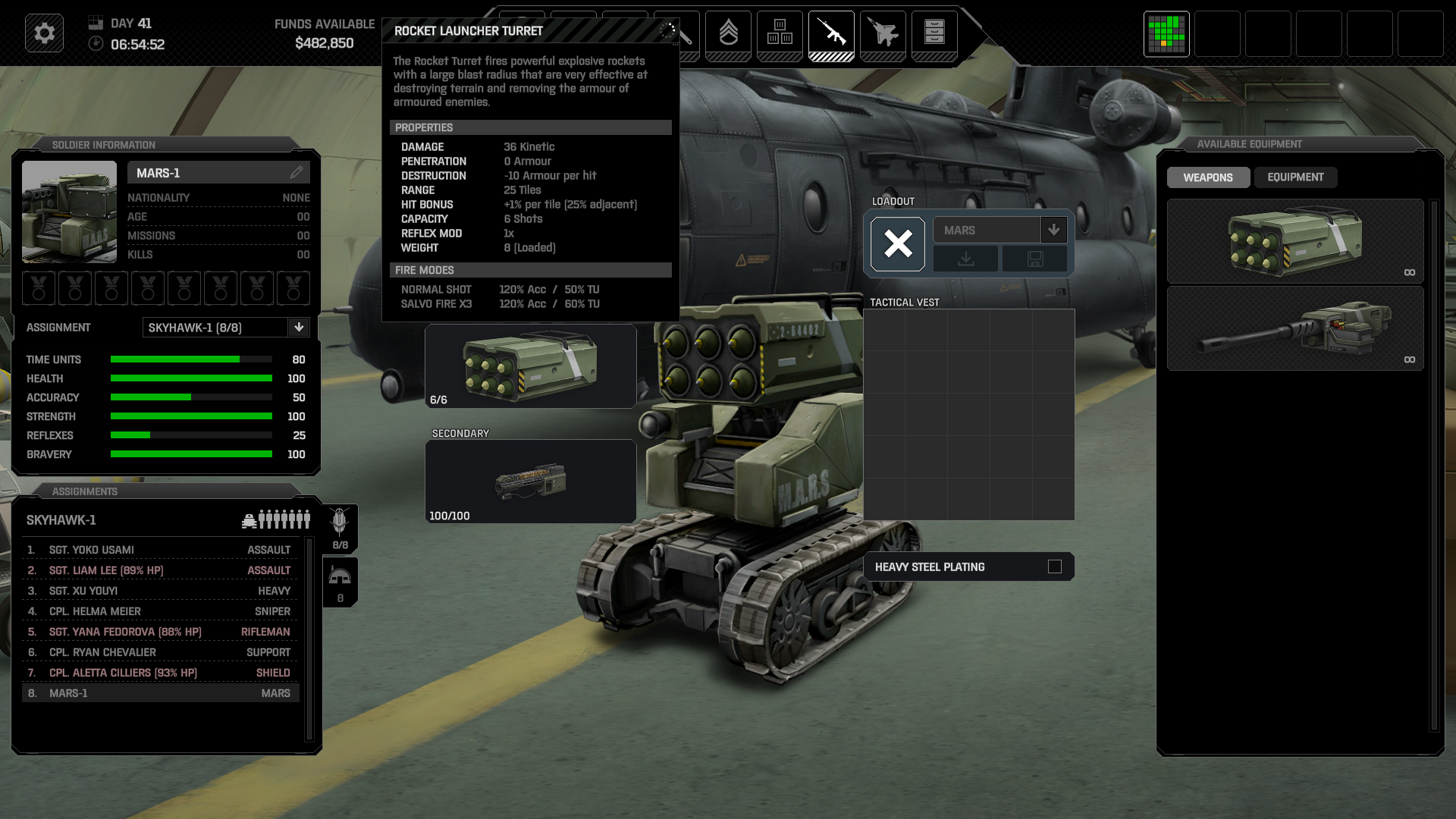Open the soldier rank chevrons tab

pos(728,33)
